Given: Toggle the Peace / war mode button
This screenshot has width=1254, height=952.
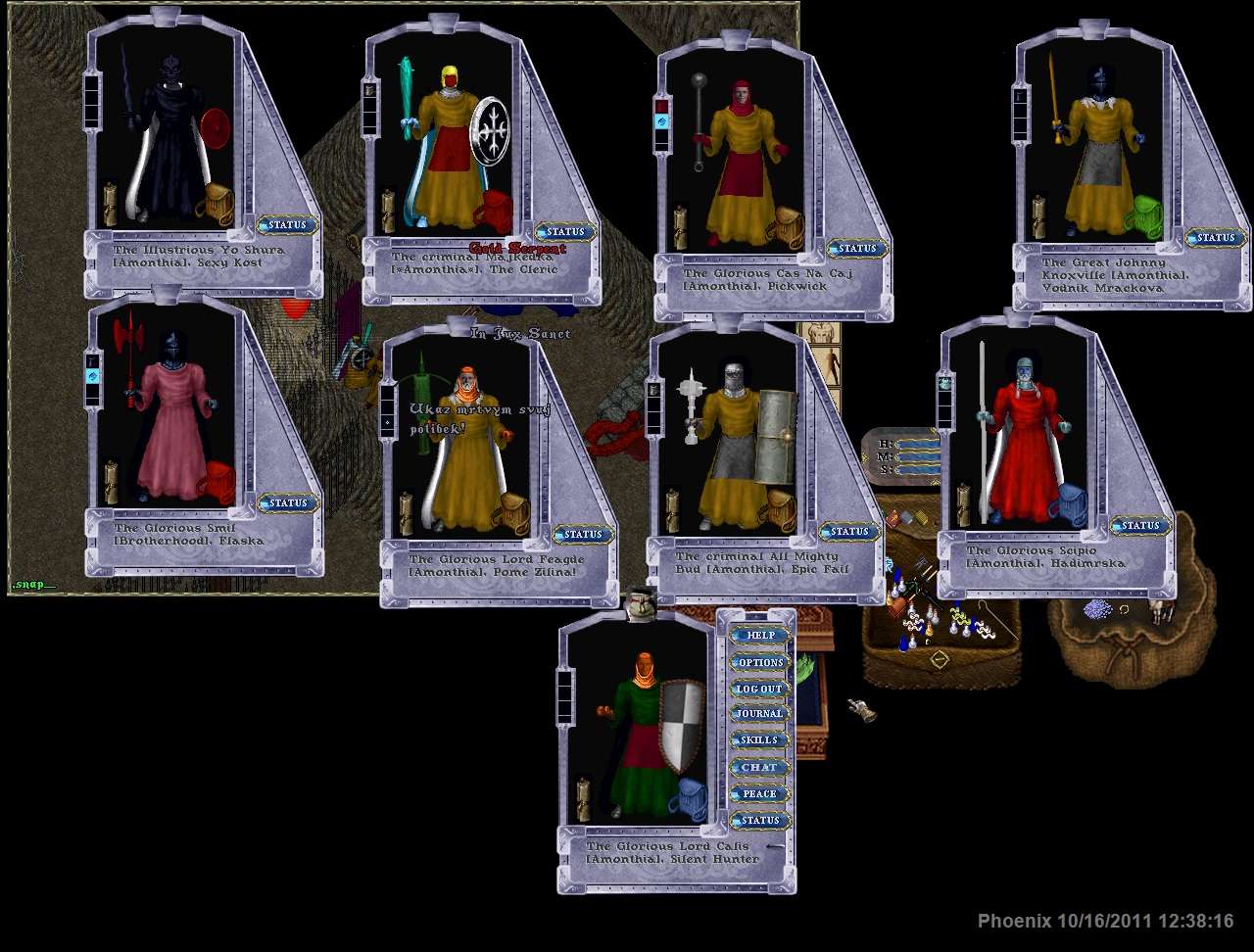Looking at the screenshot, I should click(760, 793).
